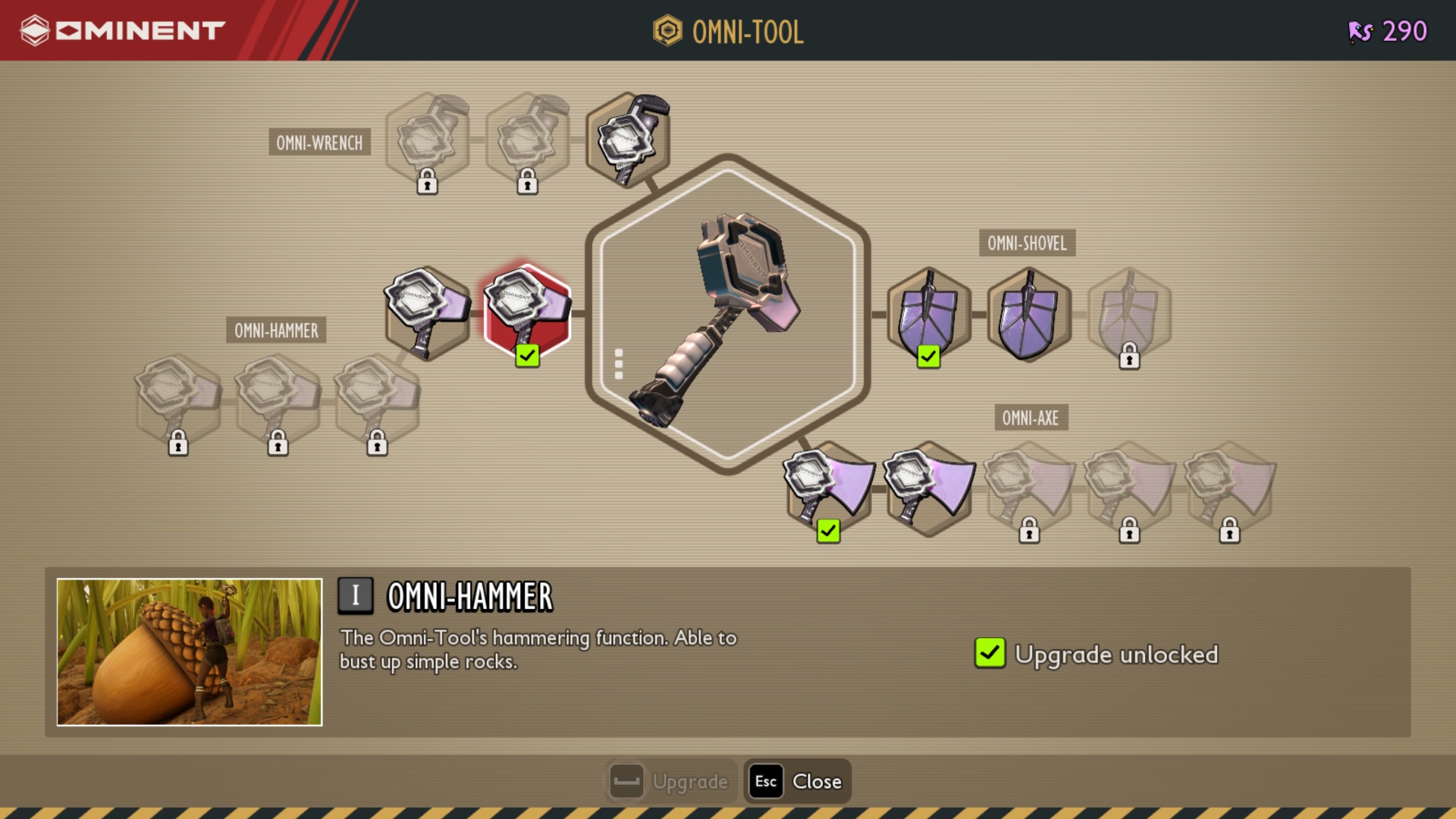Select the unlocked Omni-Hammer node without a checkmark
The height and width of the screenshot is (819, 1456).
point(427,312)
